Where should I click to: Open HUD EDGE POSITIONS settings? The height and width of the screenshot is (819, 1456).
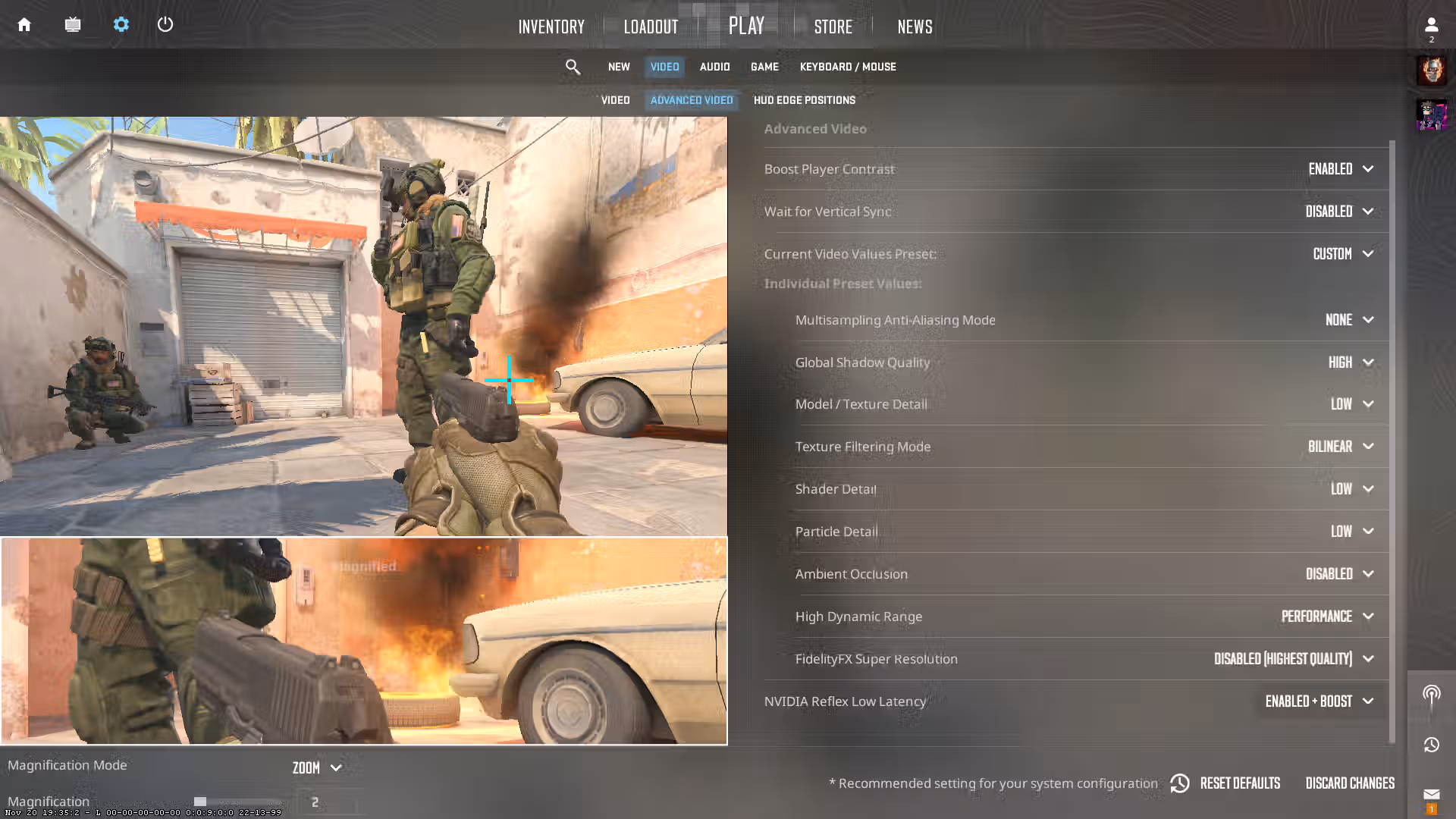tap(804, 100)
